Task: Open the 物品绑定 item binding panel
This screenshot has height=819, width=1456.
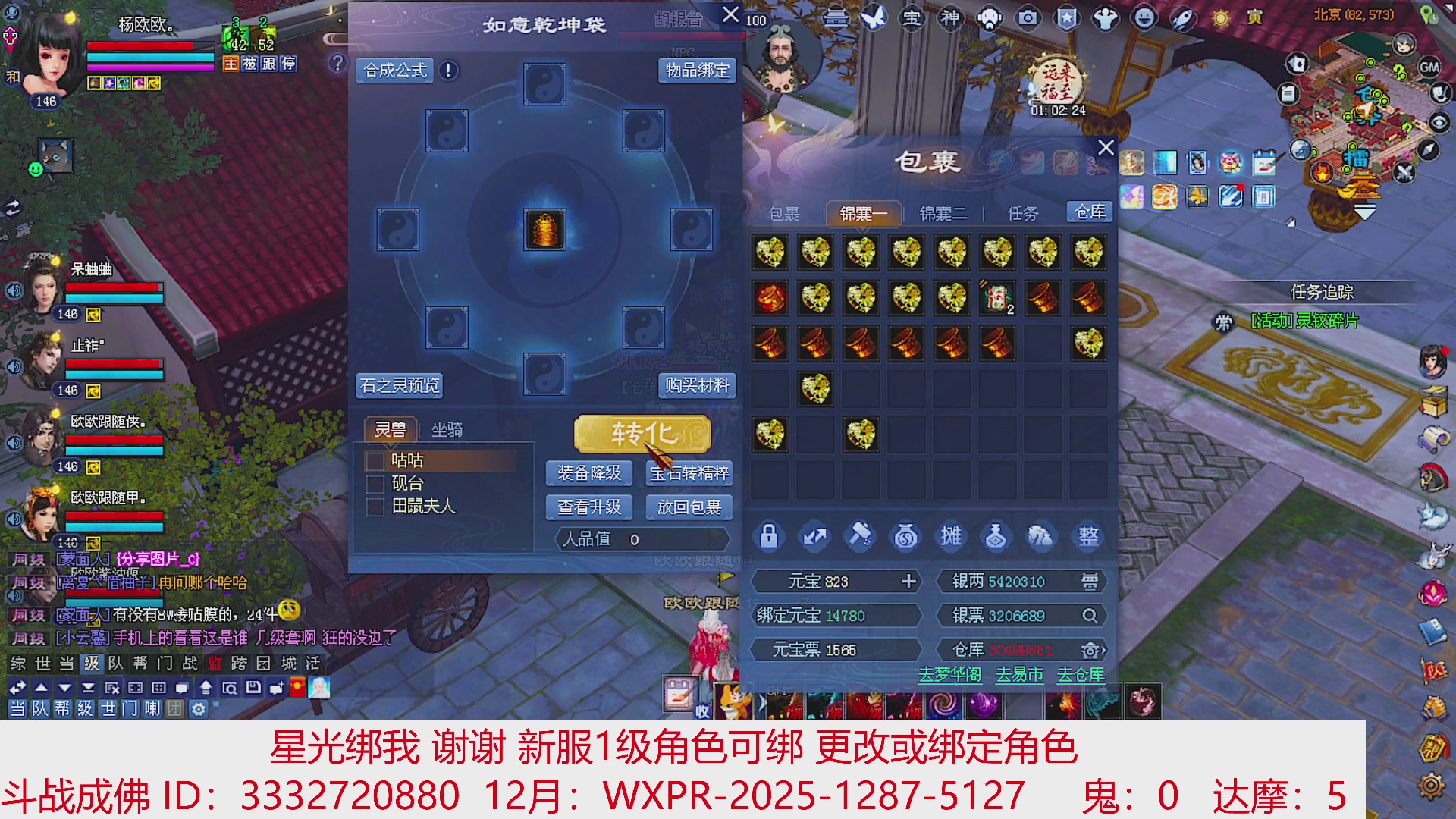Action: click(x=695, y=70)
